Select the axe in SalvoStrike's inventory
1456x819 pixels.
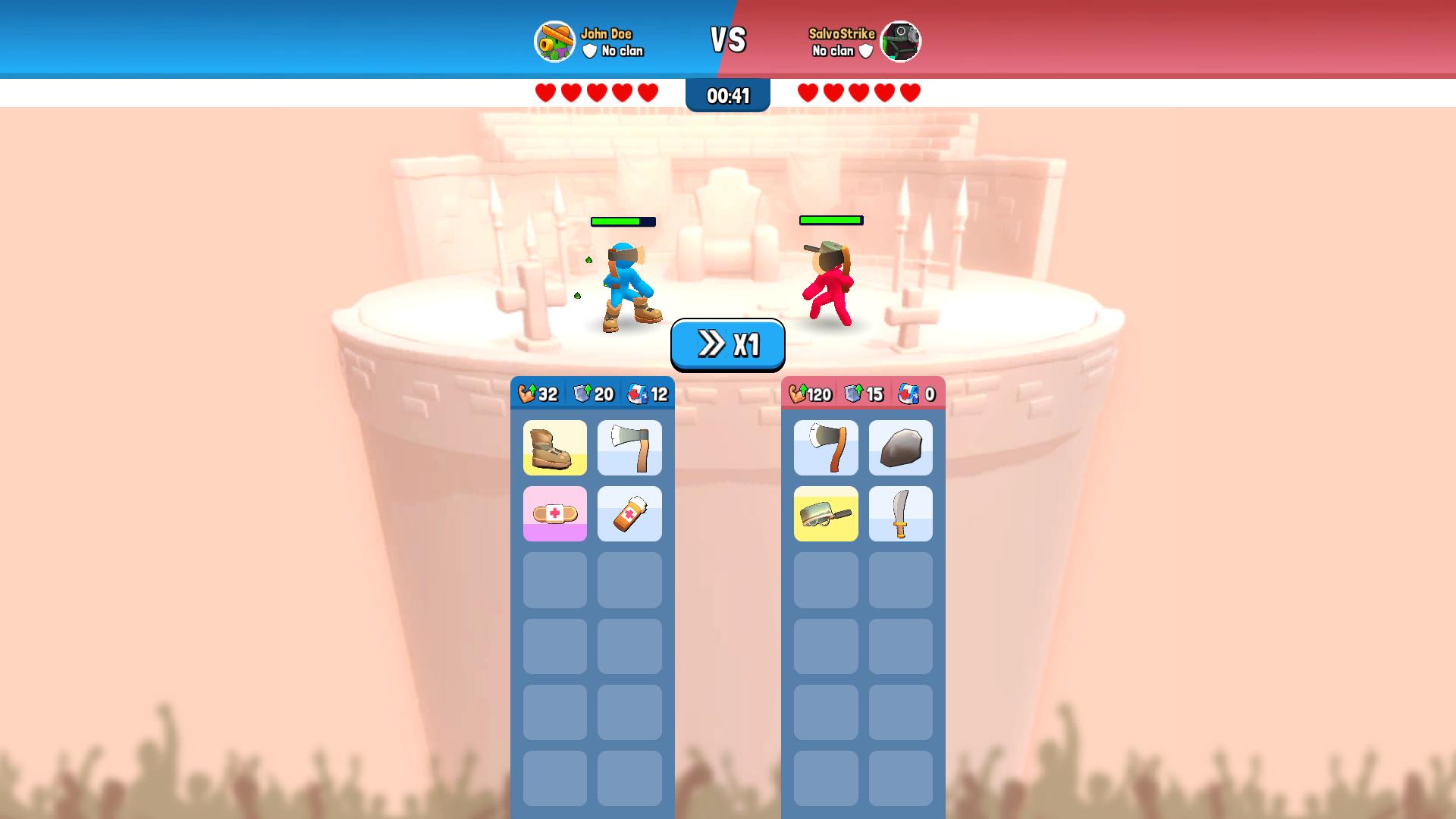tap(826, 447)
